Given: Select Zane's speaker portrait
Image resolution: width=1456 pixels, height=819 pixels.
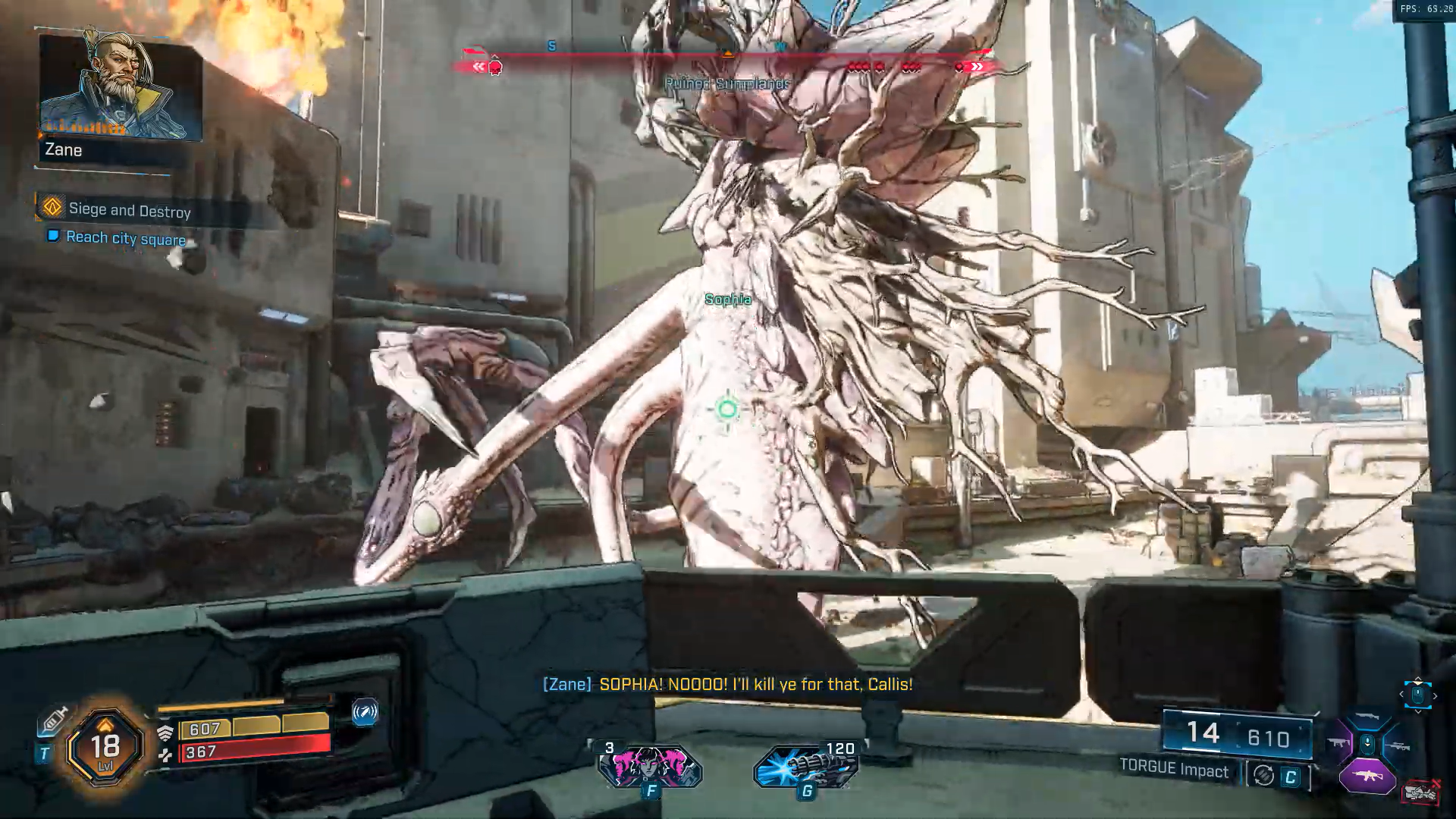Looking at the screenshot, I should [120, 85].
